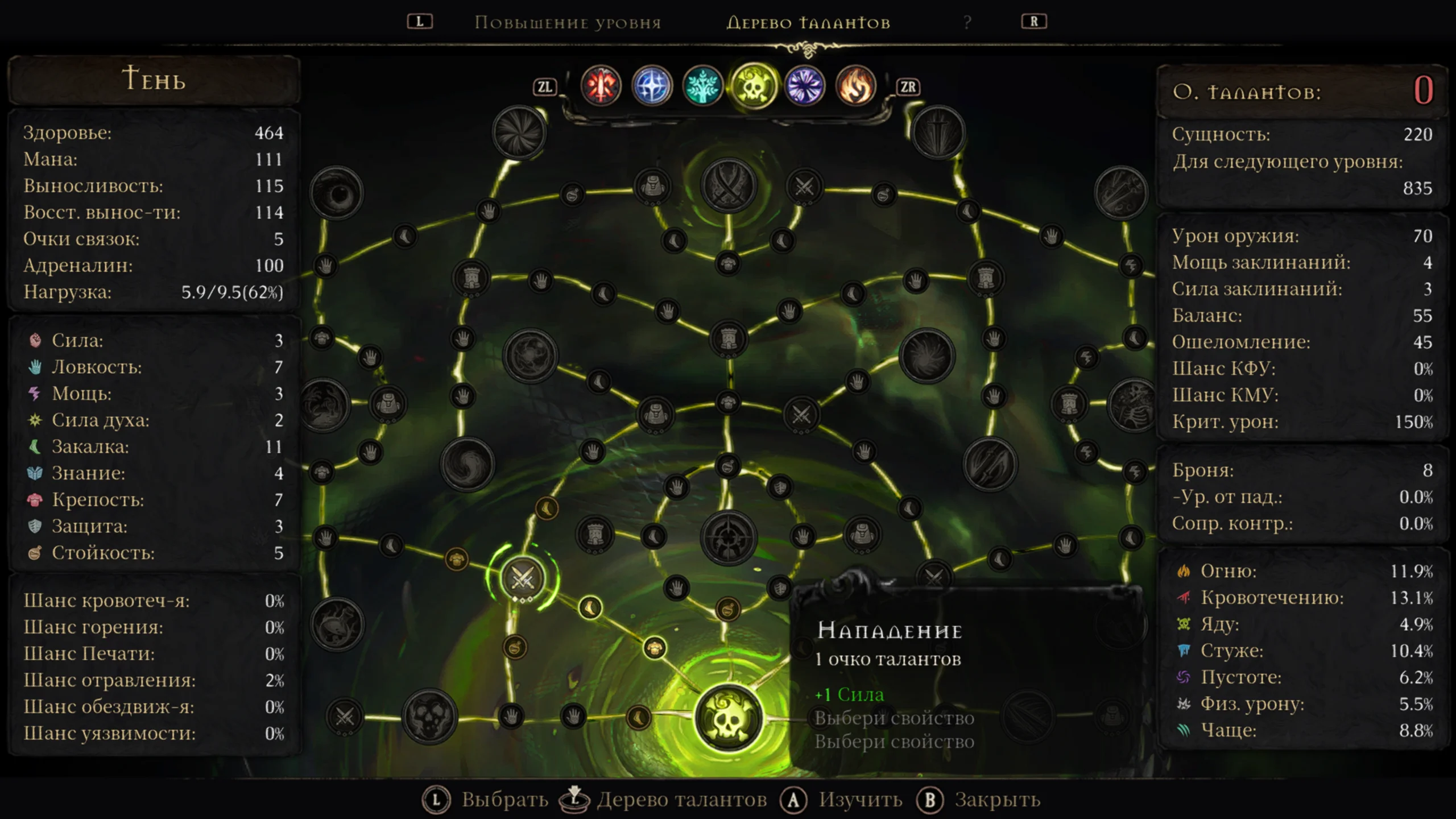Screen dimensions: 1456x819
Task: Open the question mark help tab
Action: tap(967, 23)
